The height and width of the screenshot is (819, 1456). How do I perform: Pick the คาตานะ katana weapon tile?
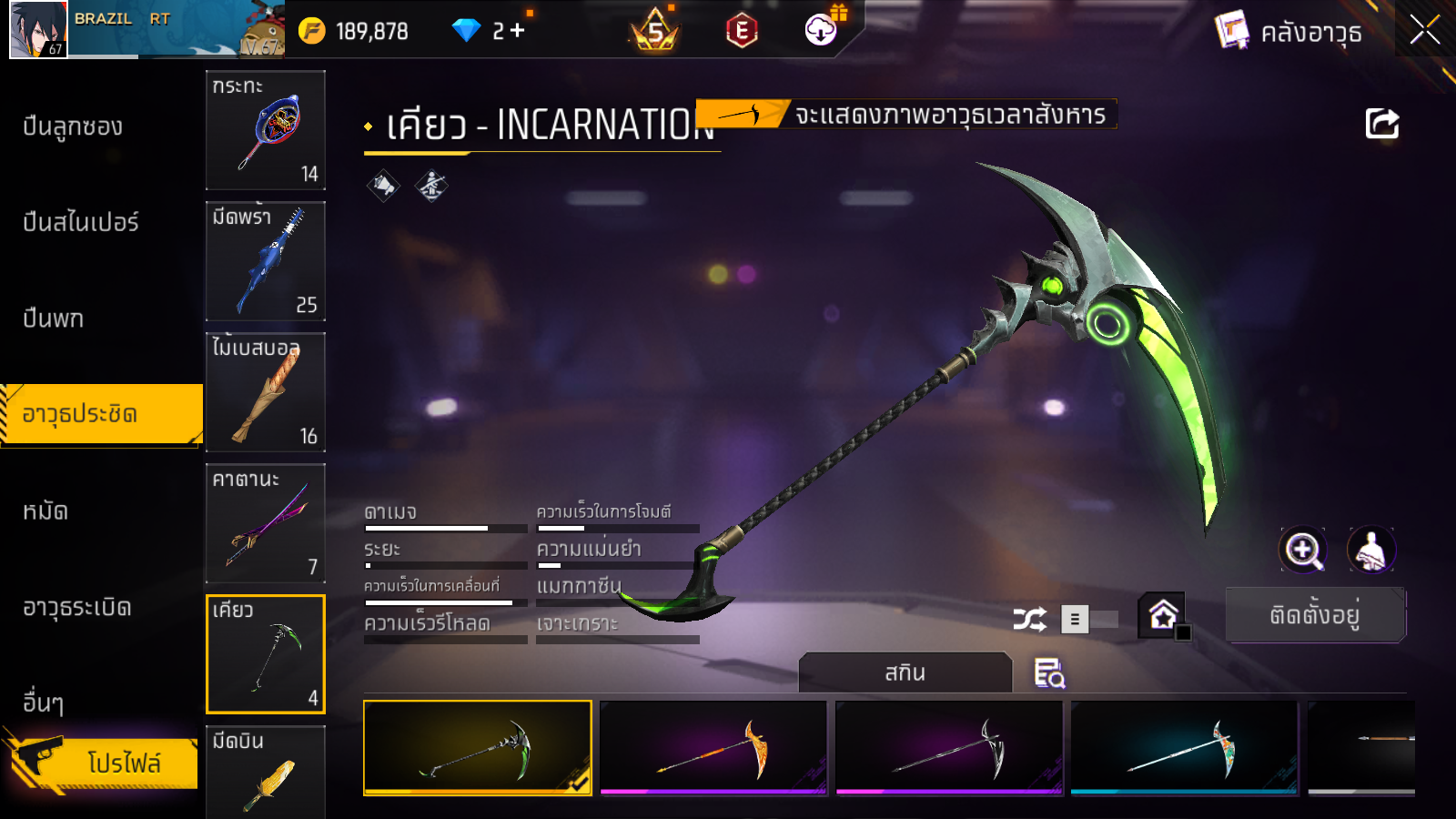pos(266,523)
